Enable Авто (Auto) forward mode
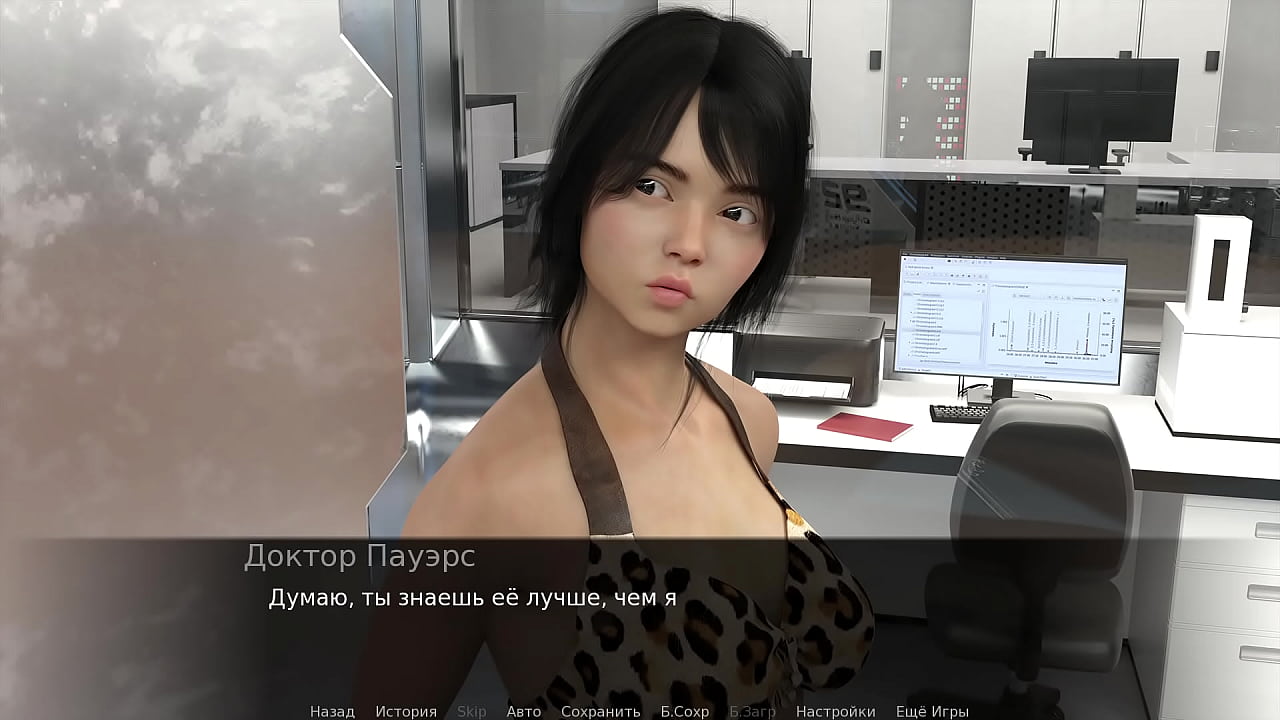Screen dimensions: 1280x720 click(524, 711)
